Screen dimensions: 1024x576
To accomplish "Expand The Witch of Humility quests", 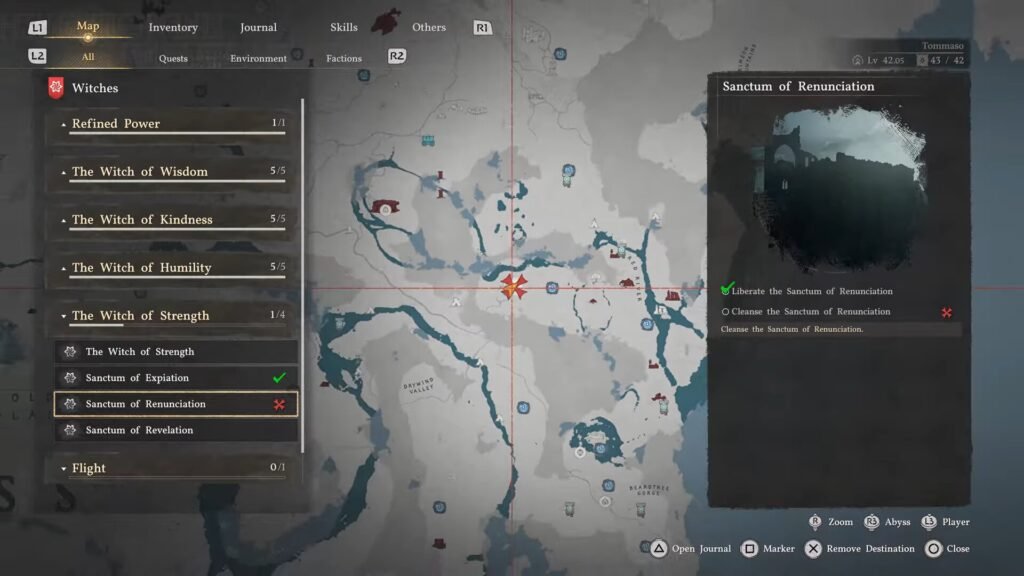I will (173, 268).
